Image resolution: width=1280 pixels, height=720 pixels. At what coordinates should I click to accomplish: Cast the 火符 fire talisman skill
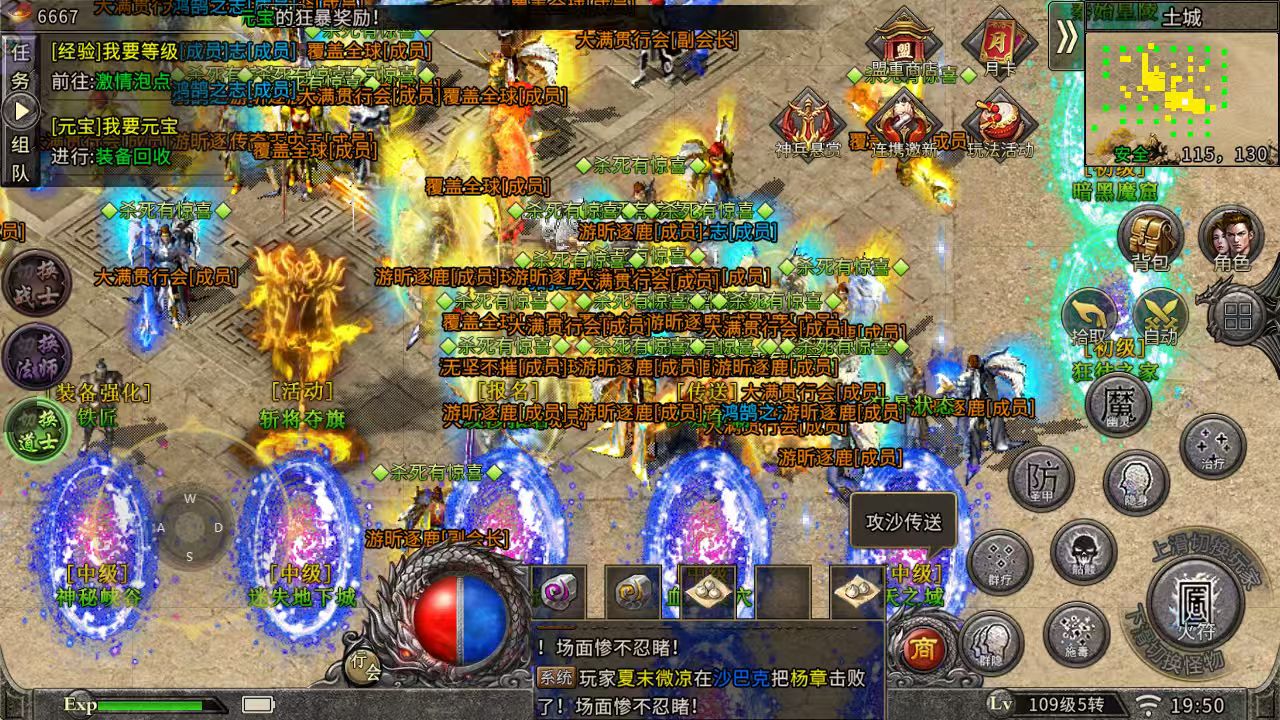(1194, 598)
